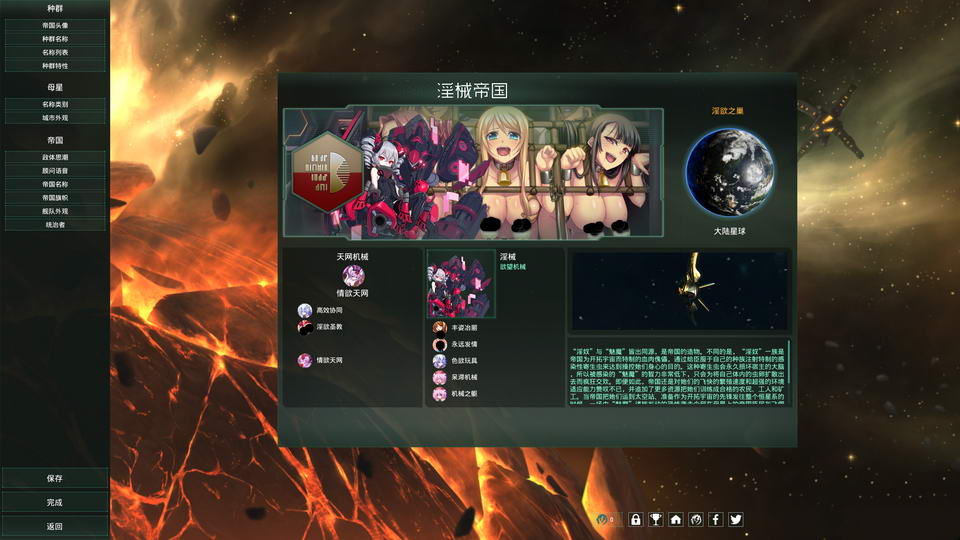Image resolution: width=960 pixels, height=540 pixels.
Task: Select the 城市外观 city appearance entry
Action: [x=55, y=117]
